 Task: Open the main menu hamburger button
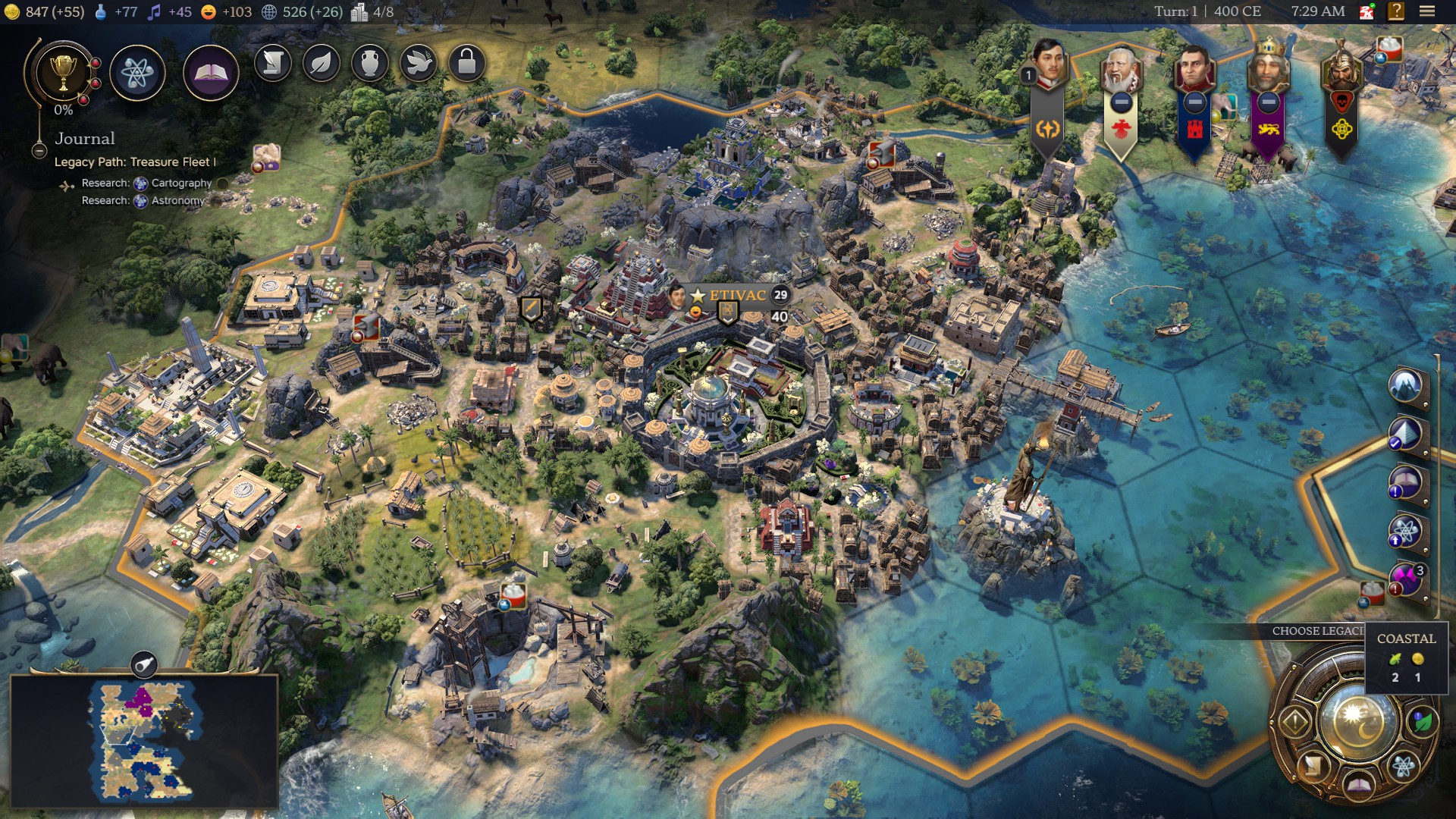1427,11
